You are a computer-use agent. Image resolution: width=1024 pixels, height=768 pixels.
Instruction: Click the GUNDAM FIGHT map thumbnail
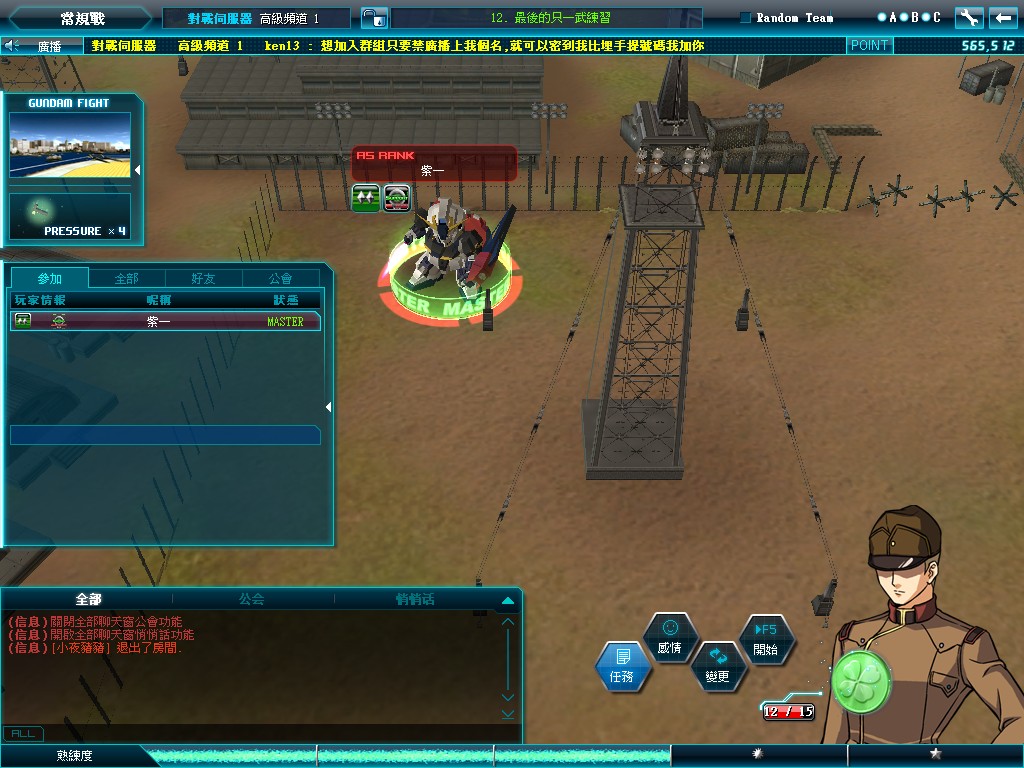[70, 145]
